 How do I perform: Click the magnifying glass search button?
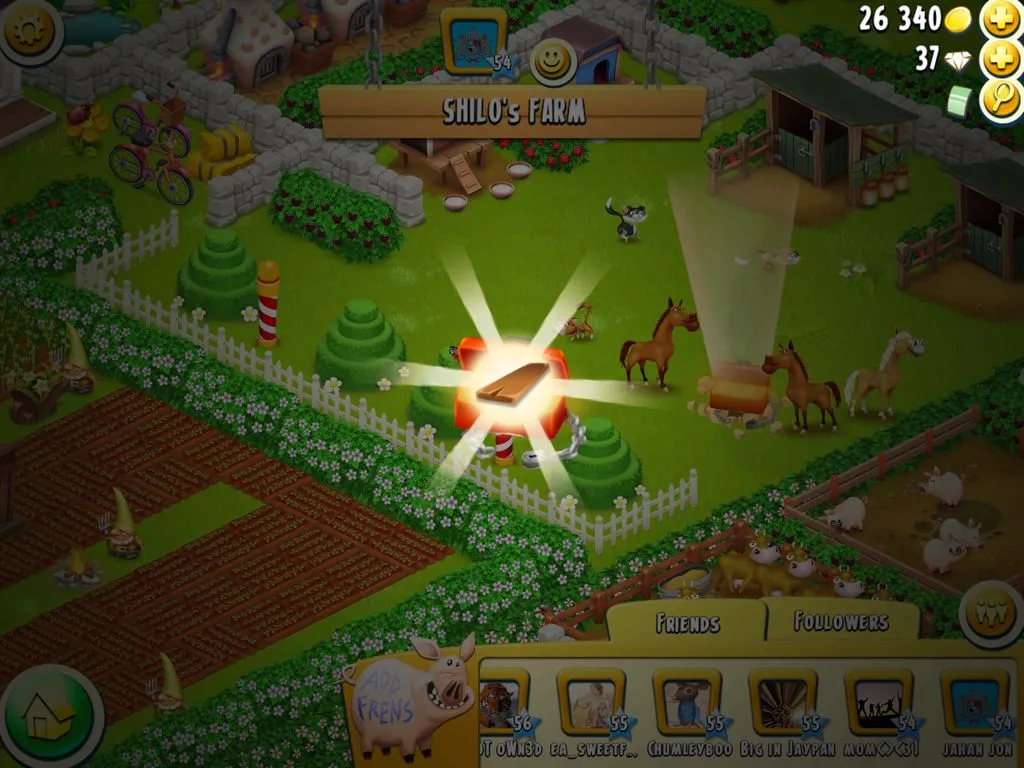point(999,99)
